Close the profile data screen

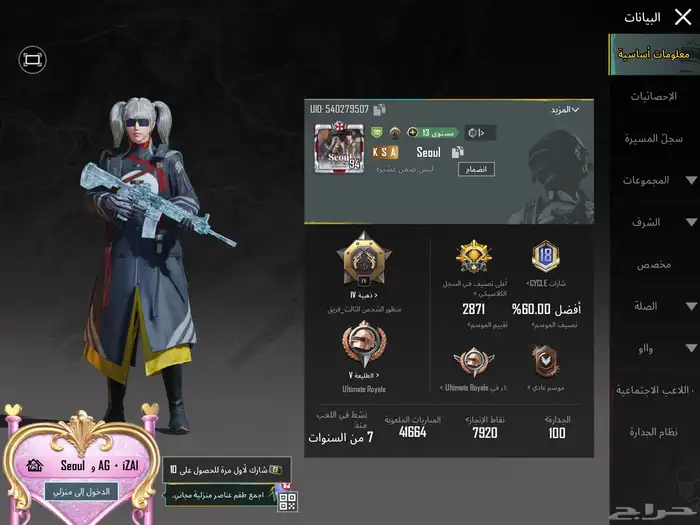(x=682, y=16)
